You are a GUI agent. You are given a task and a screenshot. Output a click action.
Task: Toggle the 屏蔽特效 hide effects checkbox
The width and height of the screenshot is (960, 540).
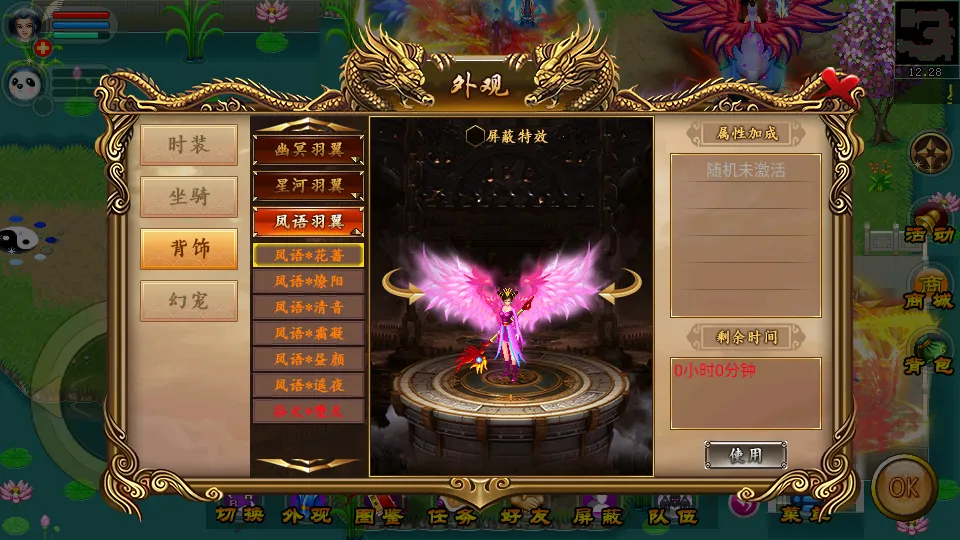coord(475,136)
